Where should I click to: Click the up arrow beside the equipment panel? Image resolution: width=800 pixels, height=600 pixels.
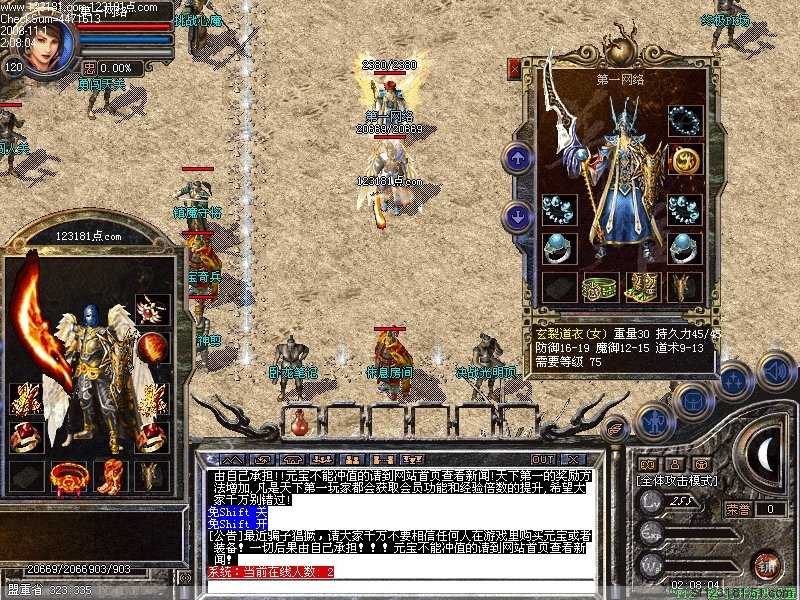[x=517, y=158]
